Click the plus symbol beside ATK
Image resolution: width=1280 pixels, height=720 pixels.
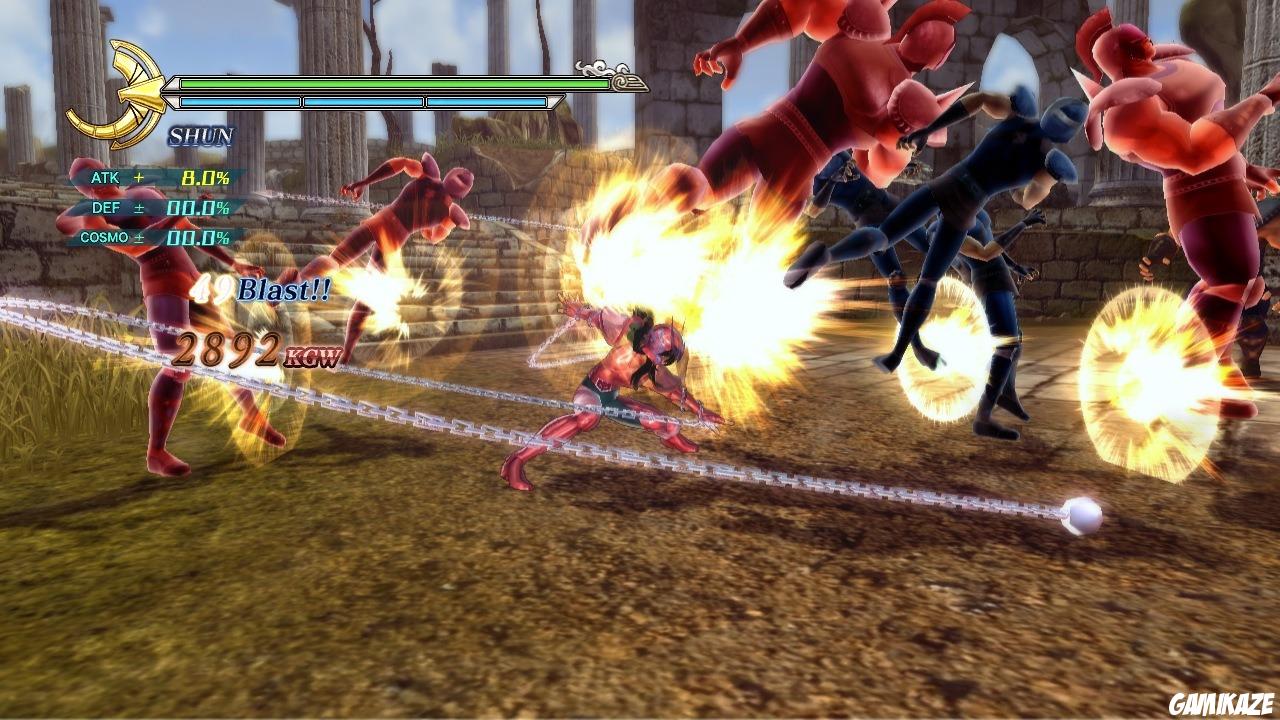point(136,176)
